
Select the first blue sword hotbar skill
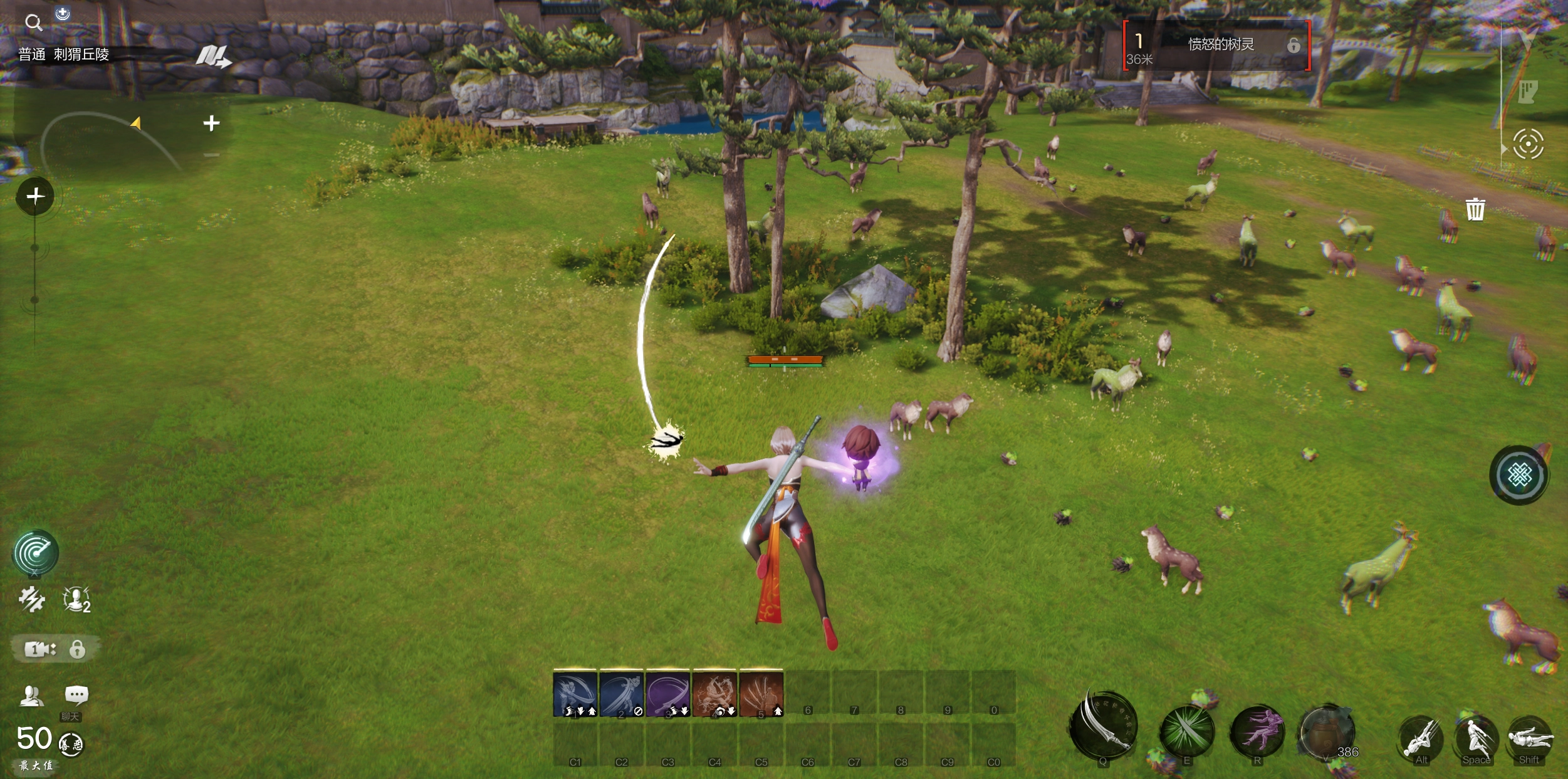coord(575,693)
